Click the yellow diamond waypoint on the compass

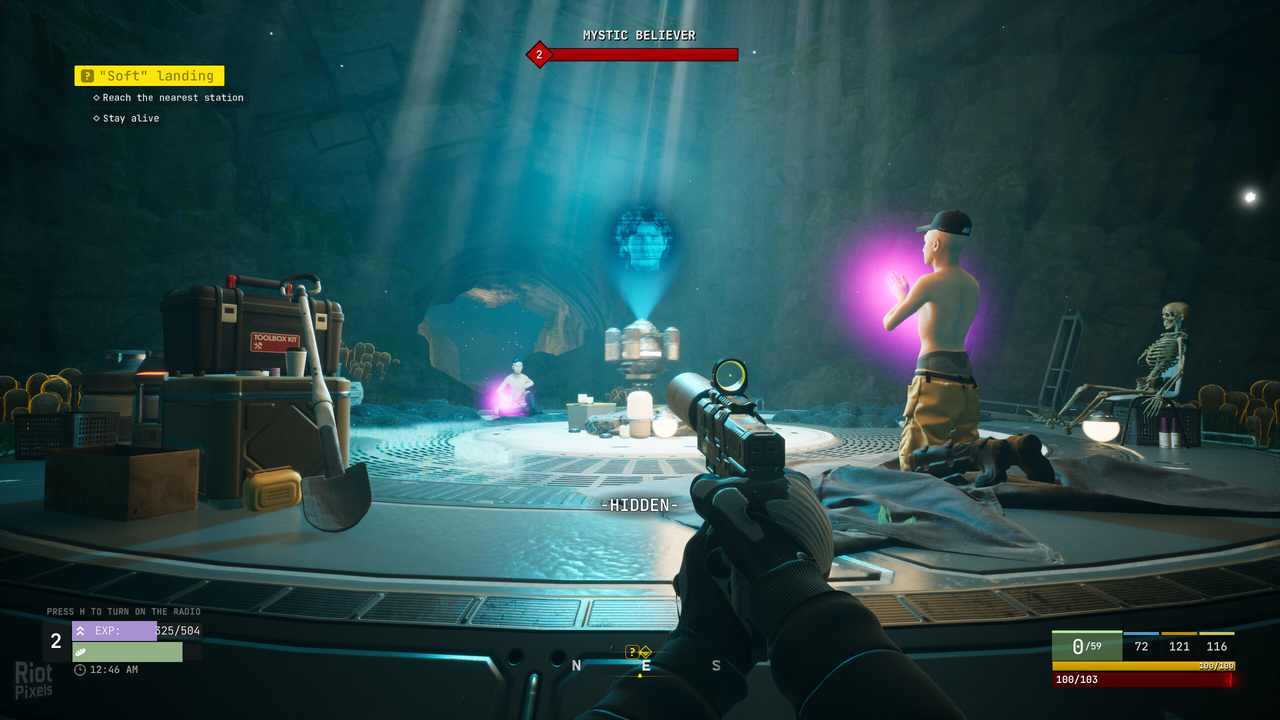click(645, 651)
